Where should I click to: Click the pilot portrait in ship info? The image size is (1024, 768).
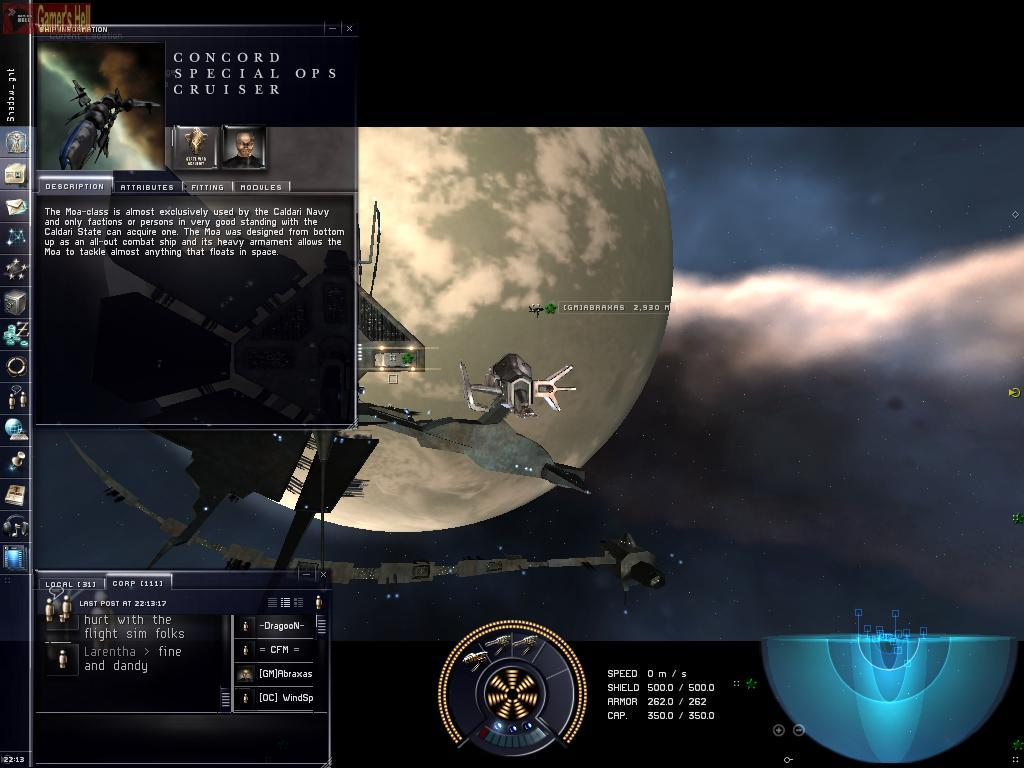coord(243,147)
